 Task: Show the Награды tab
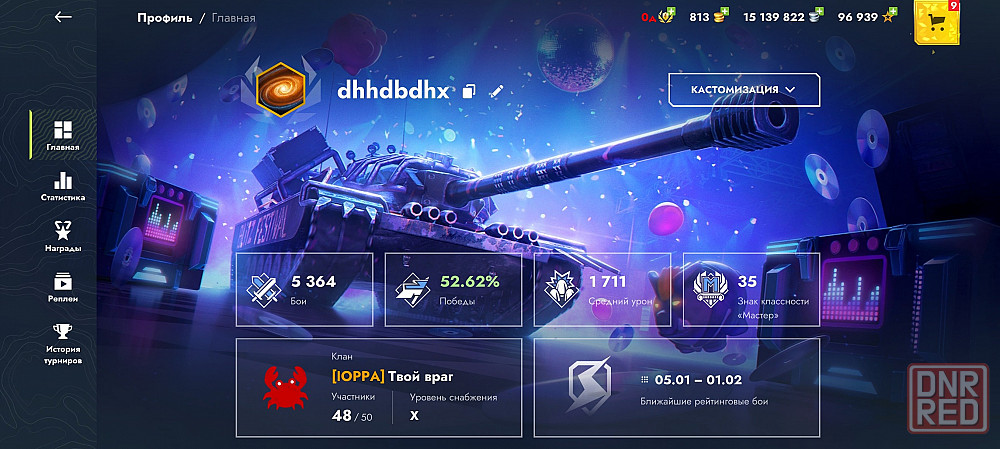[x=62, y=236]
